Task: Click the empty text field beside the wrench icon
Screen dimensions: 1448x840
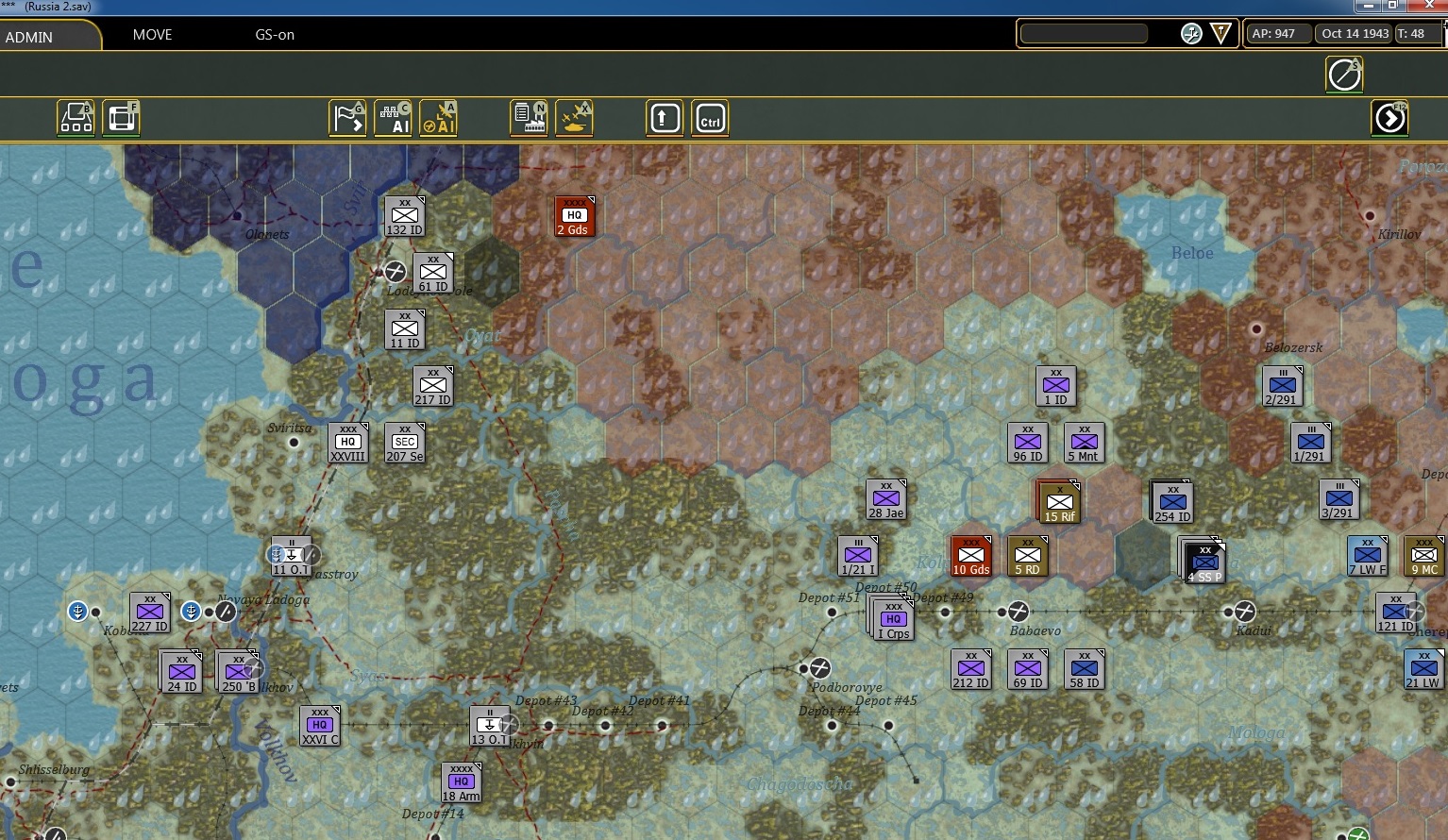Action: pyautogui.click(x=1083, y=33)
